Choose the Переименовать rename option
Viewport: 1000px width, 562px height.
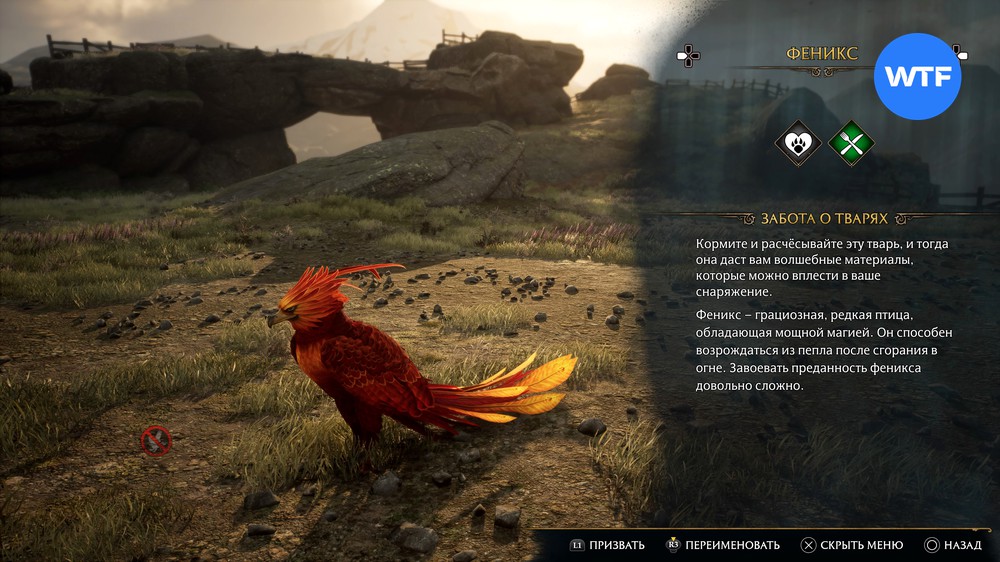[722, 545]
